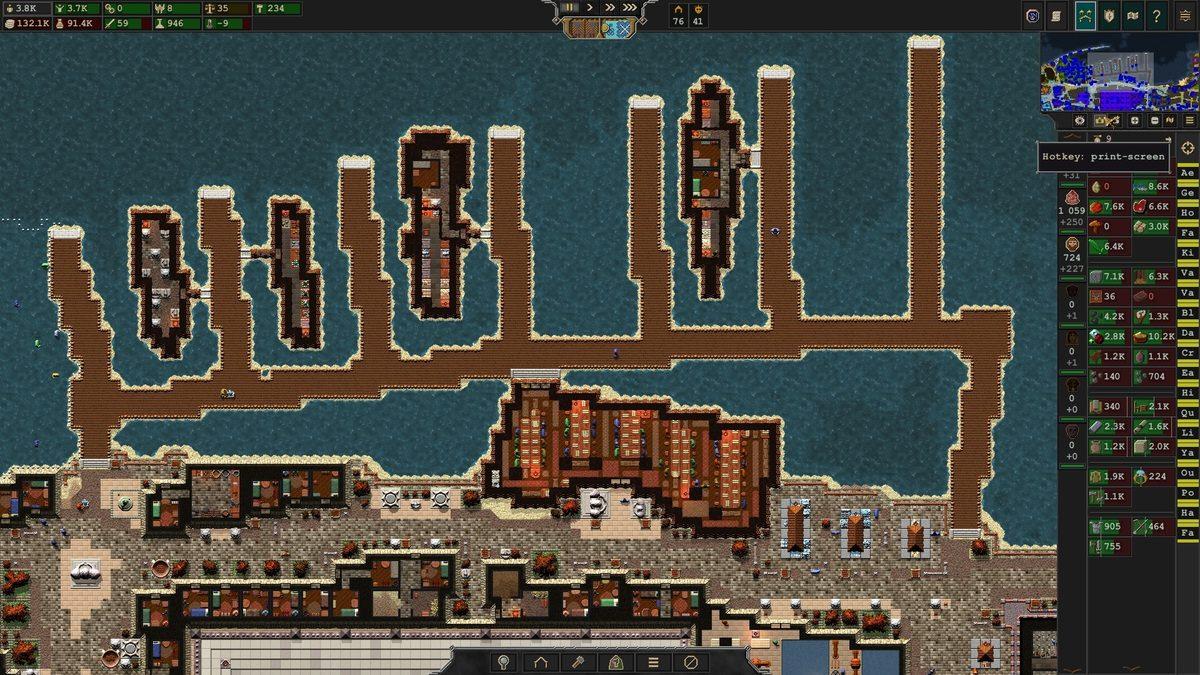Pause the game speed
1200x675 pixels.
click(x=570, y=7)
